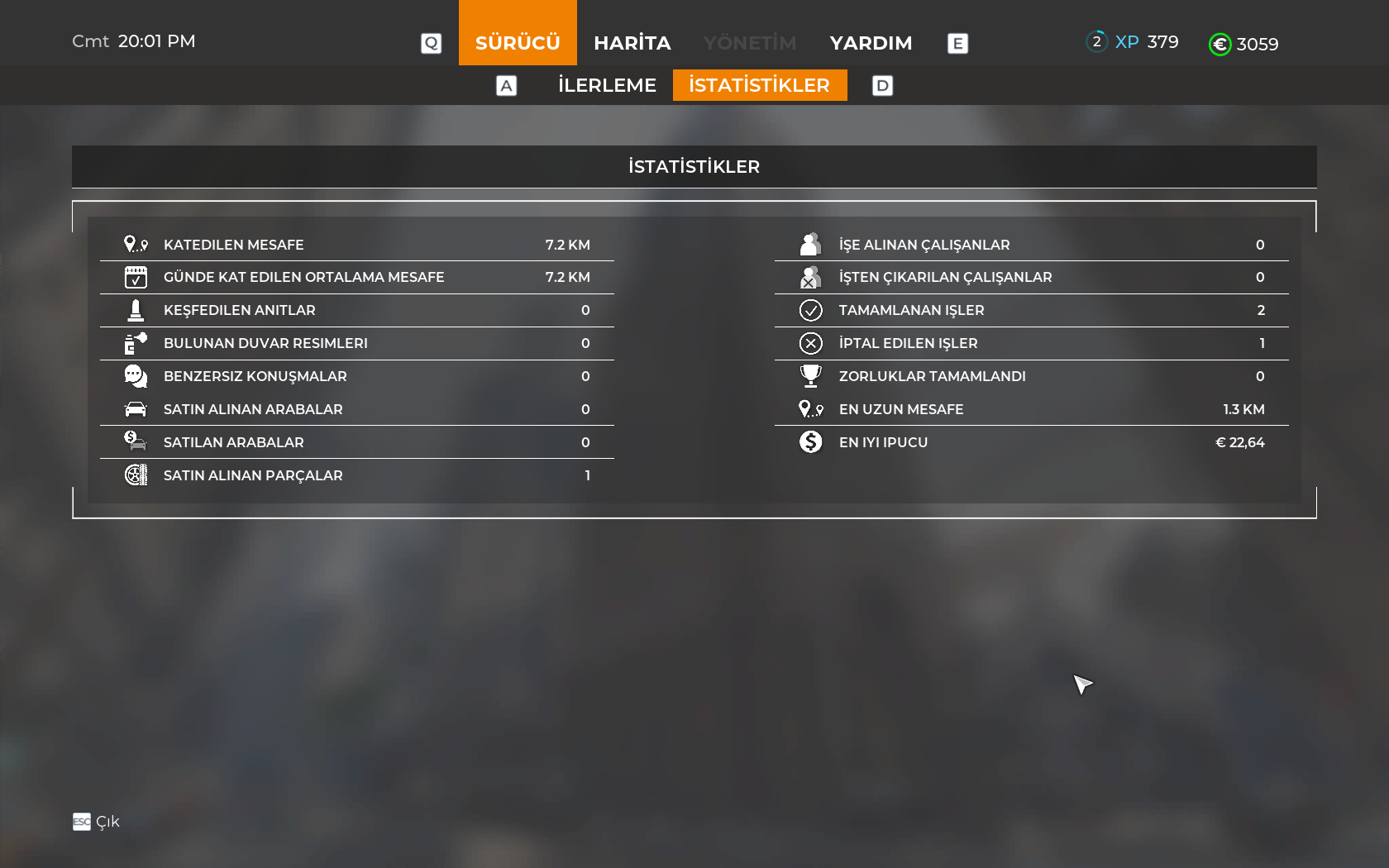Select the YARDIM tab

click(x=871, y=43)
